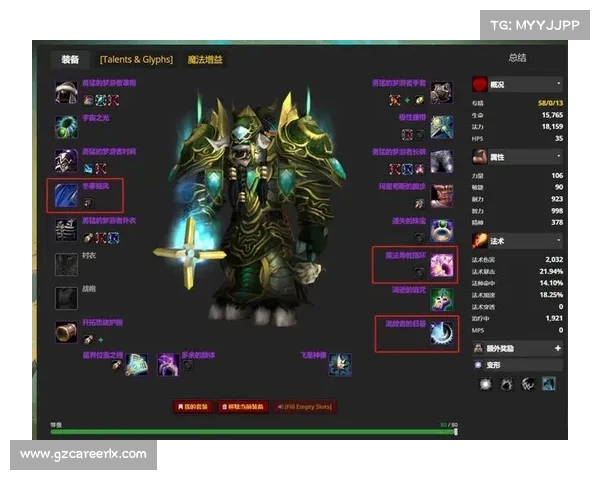Screen dimensions: 600x480
Task: Select the belt equipment slot
Action: (x=441, y=125)
